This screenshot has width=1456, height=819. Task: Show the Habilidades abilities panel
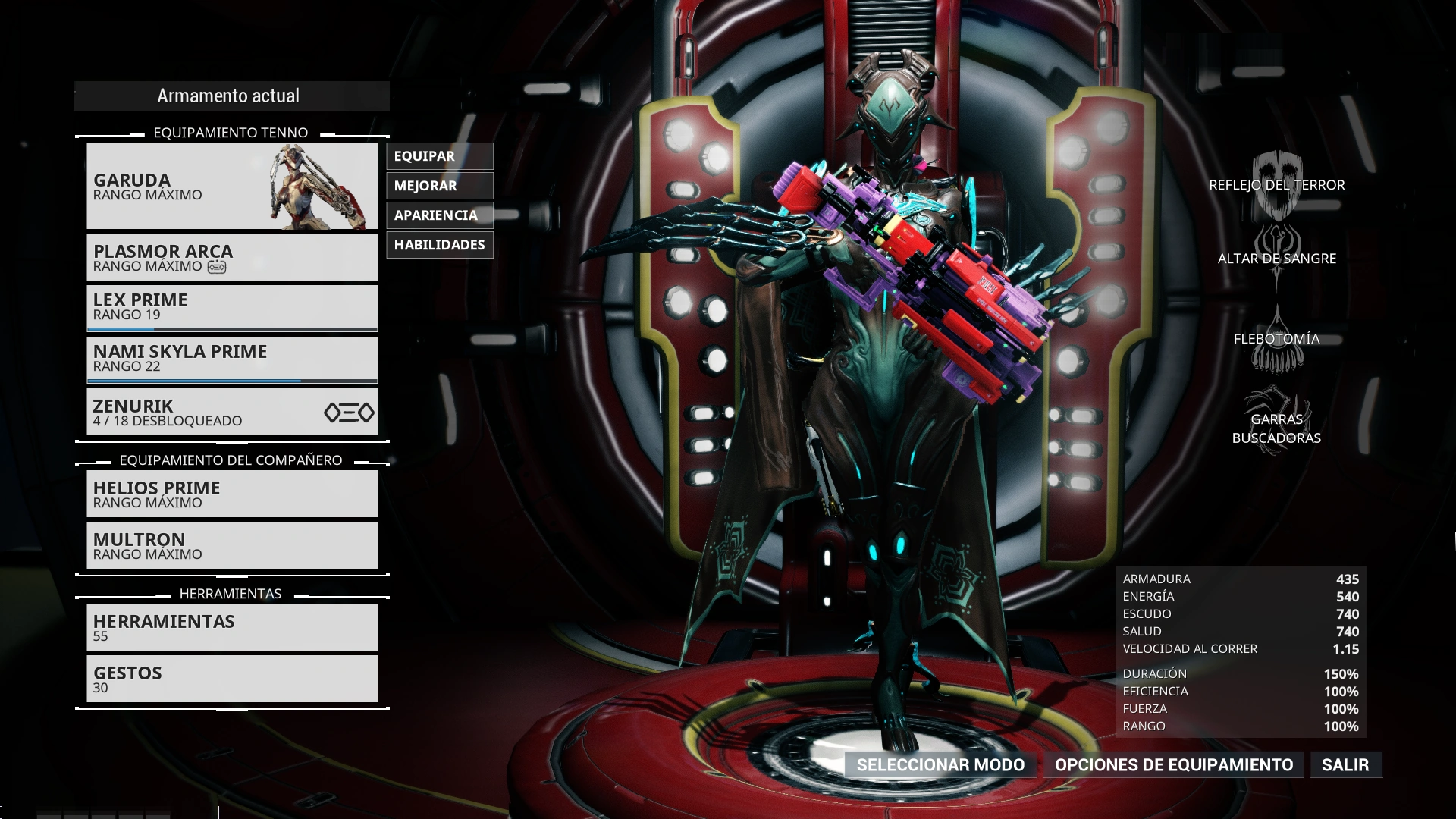point(440,245)
